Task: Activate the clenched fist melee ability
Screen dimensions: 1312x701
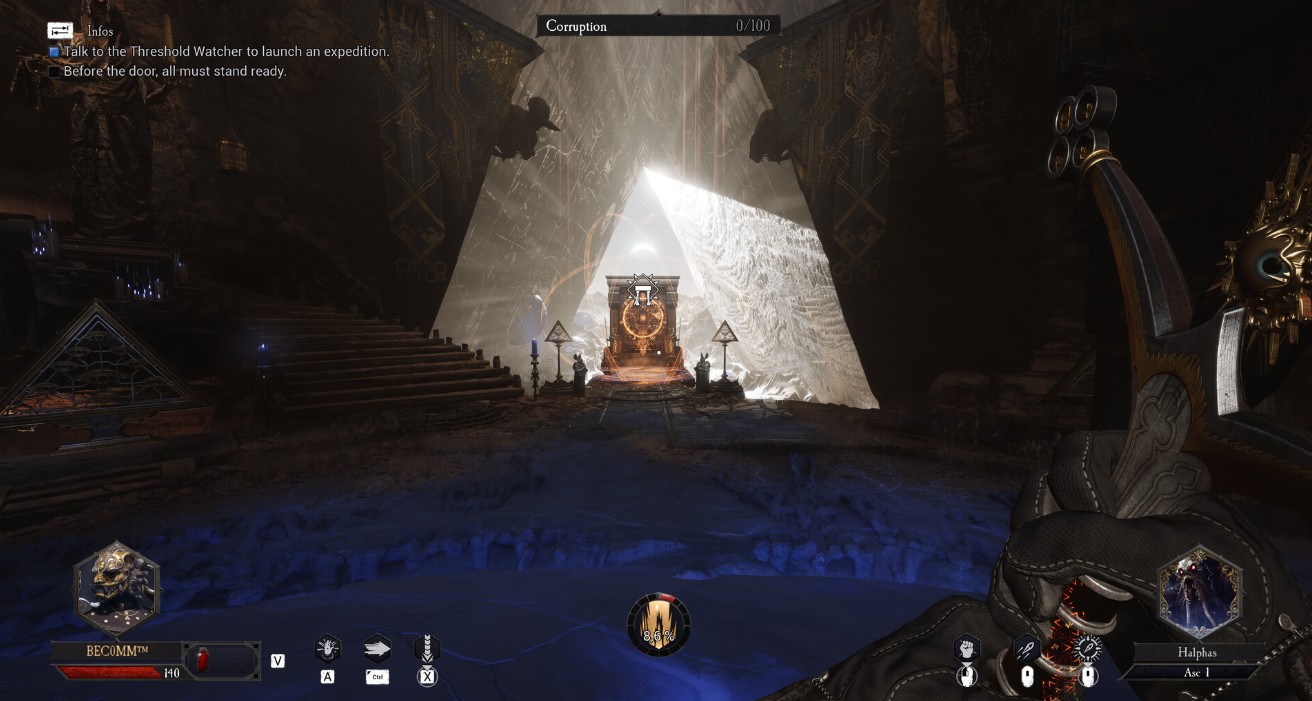Action: [966, 649]
